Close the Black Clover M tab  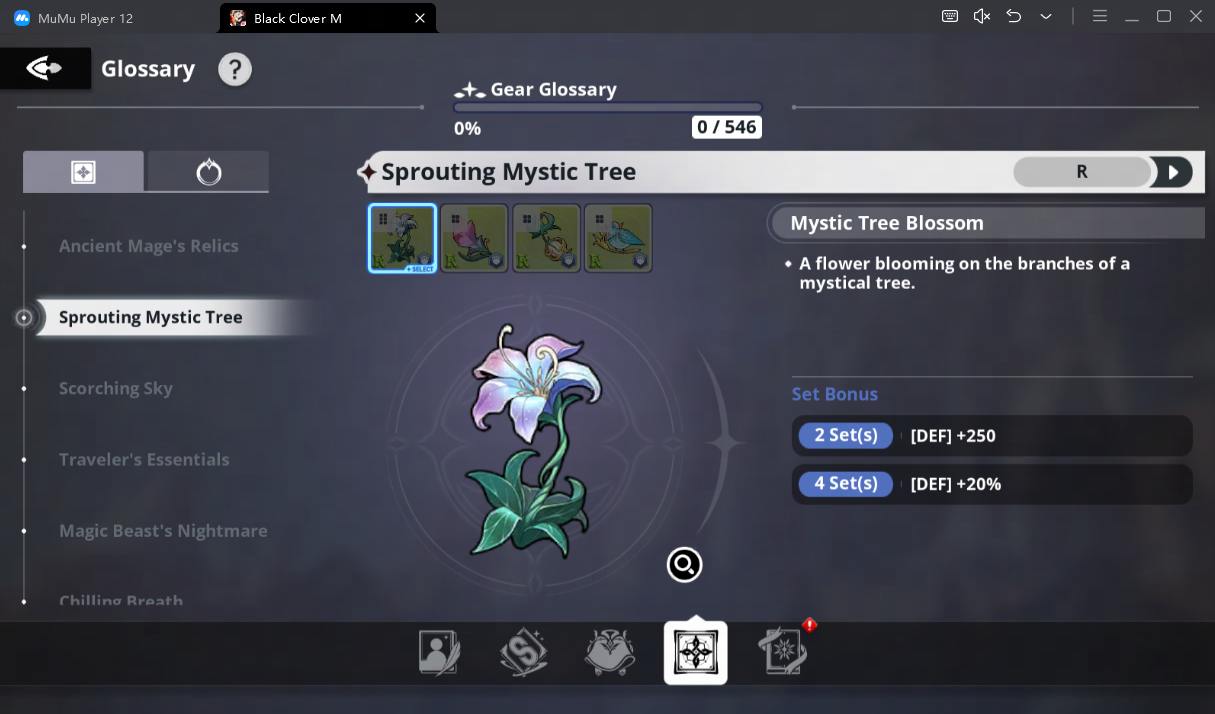420,18
